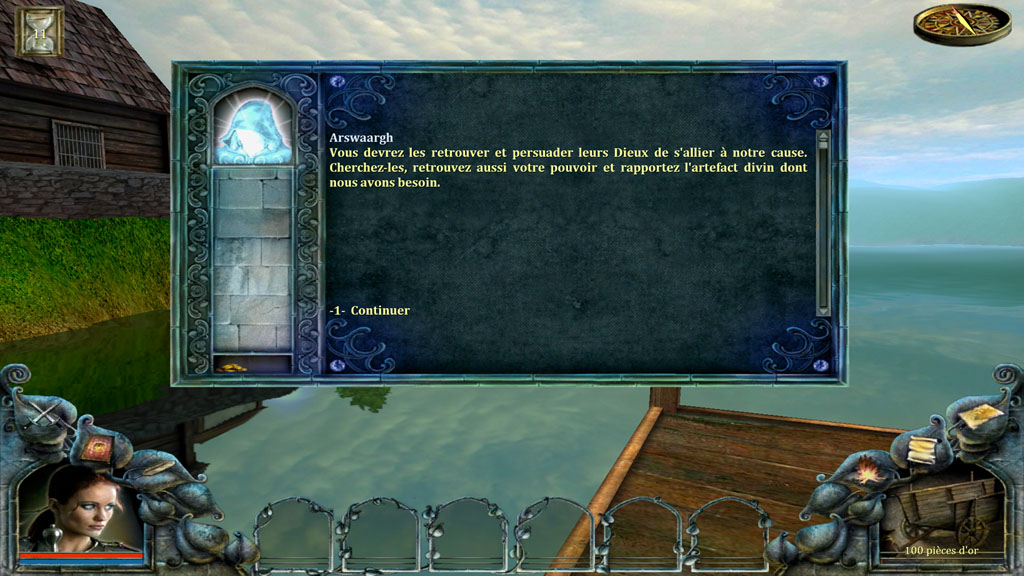Viewport: 1024px width, 576px height.
Task: Select the glowing hooded Arswaargh portrait
Action: (x=252, y=128)
